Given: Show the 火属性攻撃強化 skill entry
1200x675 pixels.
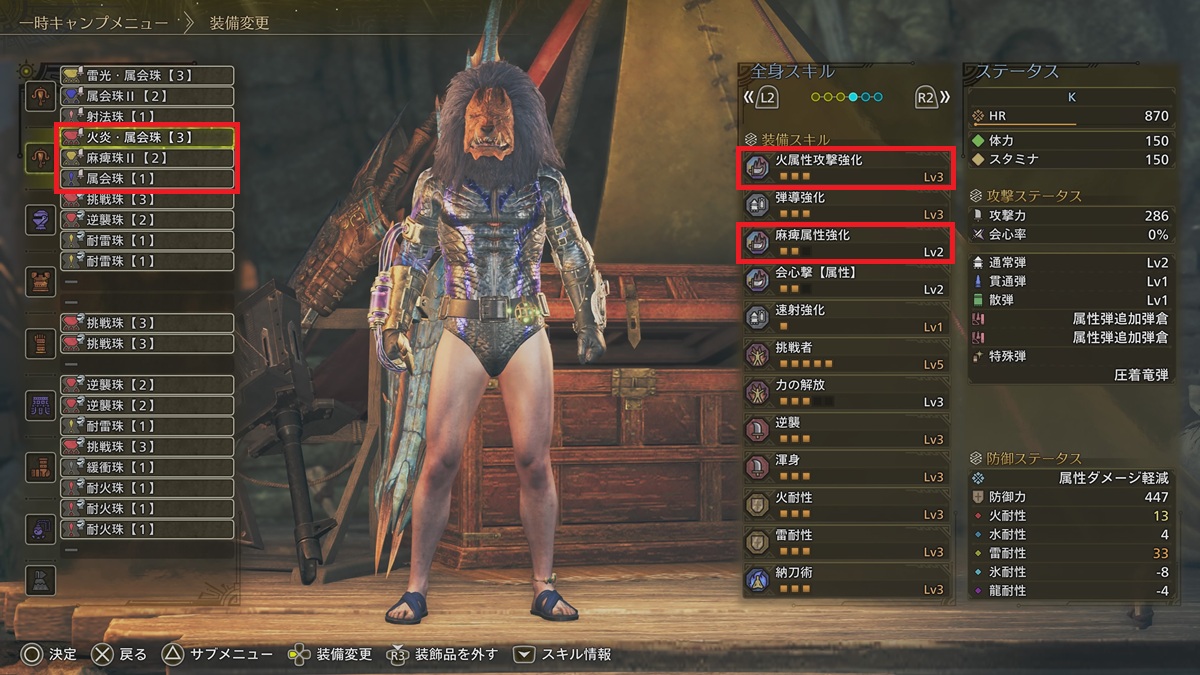Looking at the screenshot, I should (845, 168).
